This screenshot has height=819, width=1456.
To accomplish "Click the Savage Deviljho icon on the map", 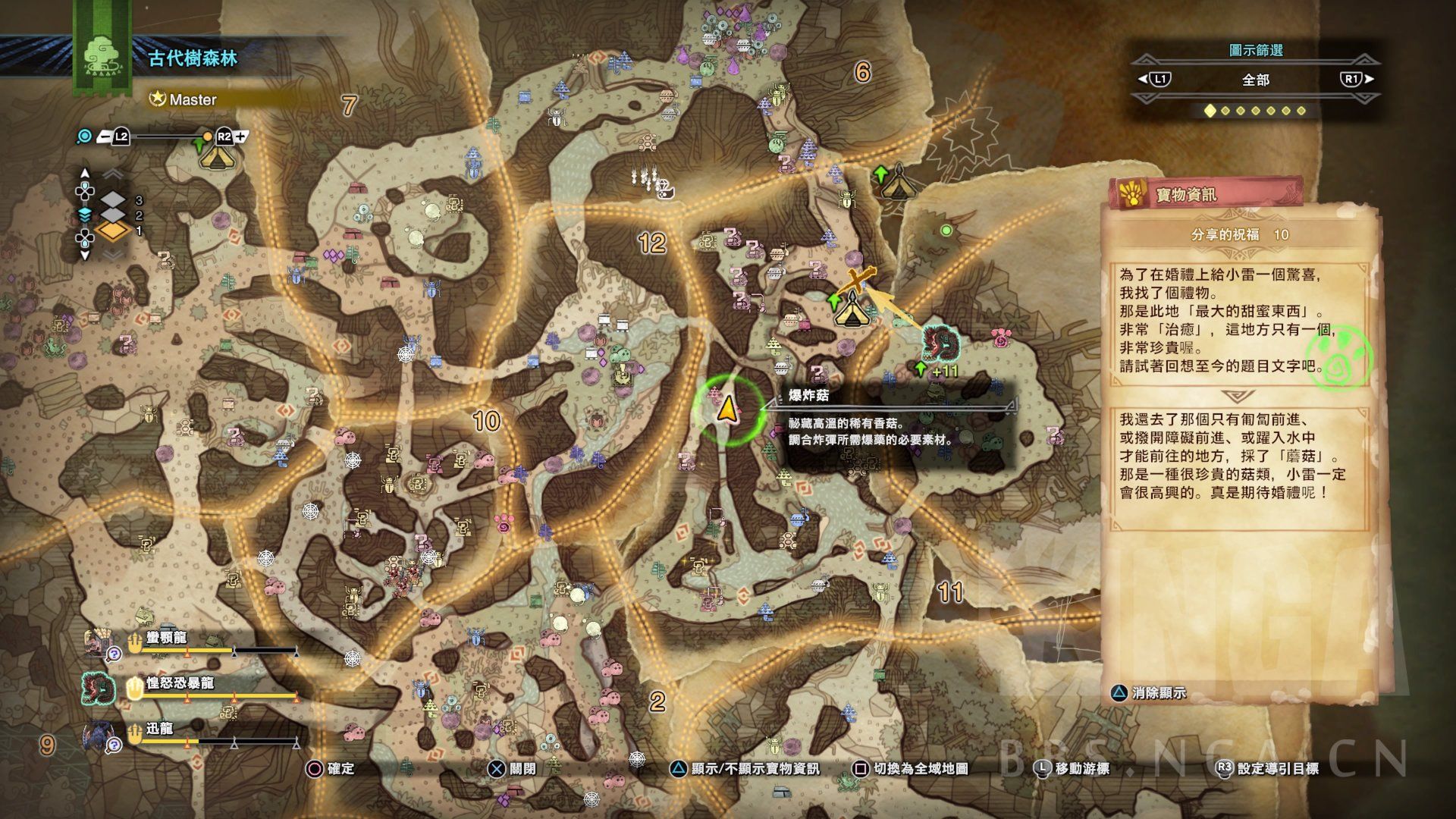I will [941, 343].
